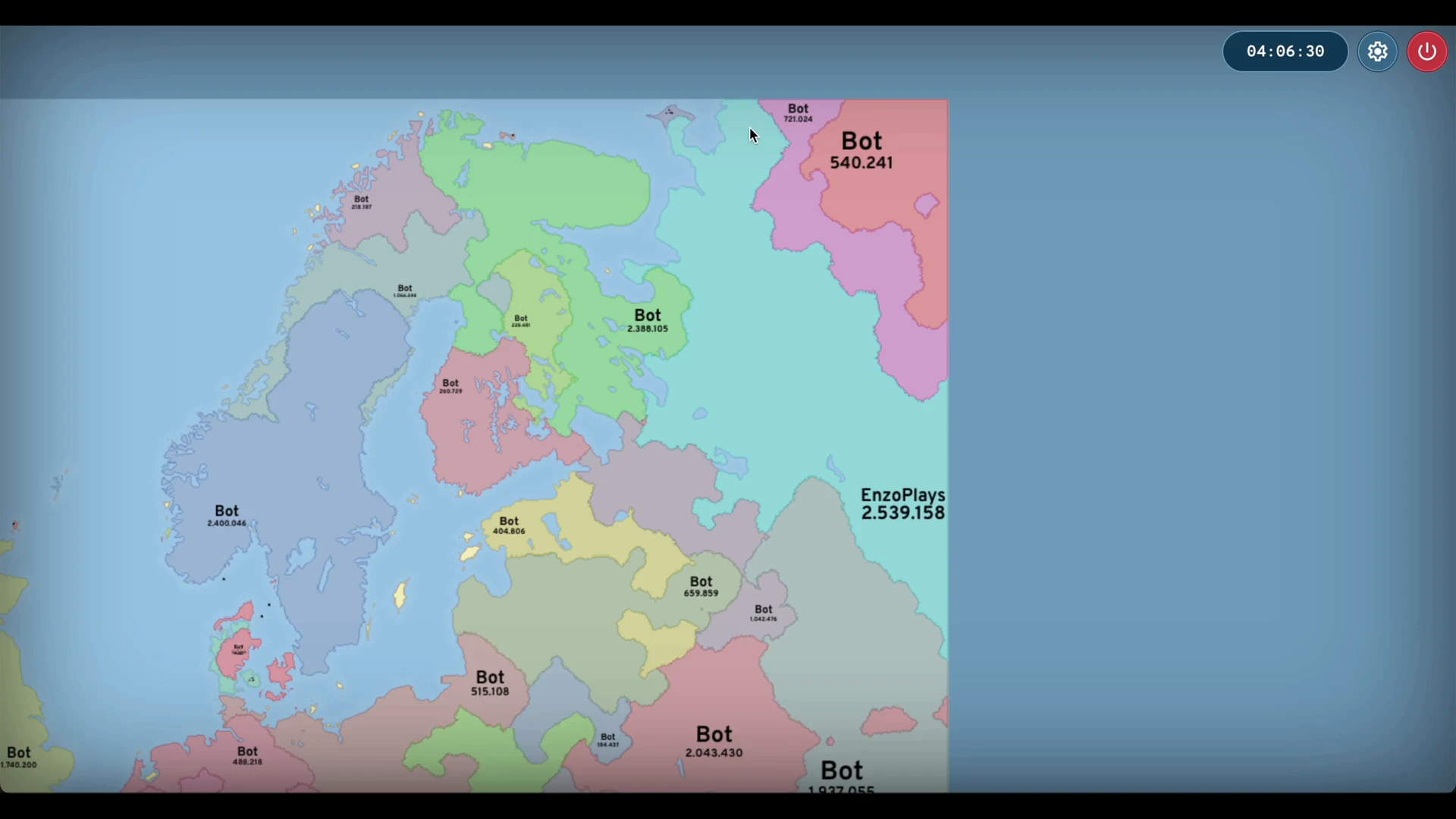Screen dimensions: 1456x819
Task: Select the Bot 659.859 yellow territory
Action: click(701, 587)
